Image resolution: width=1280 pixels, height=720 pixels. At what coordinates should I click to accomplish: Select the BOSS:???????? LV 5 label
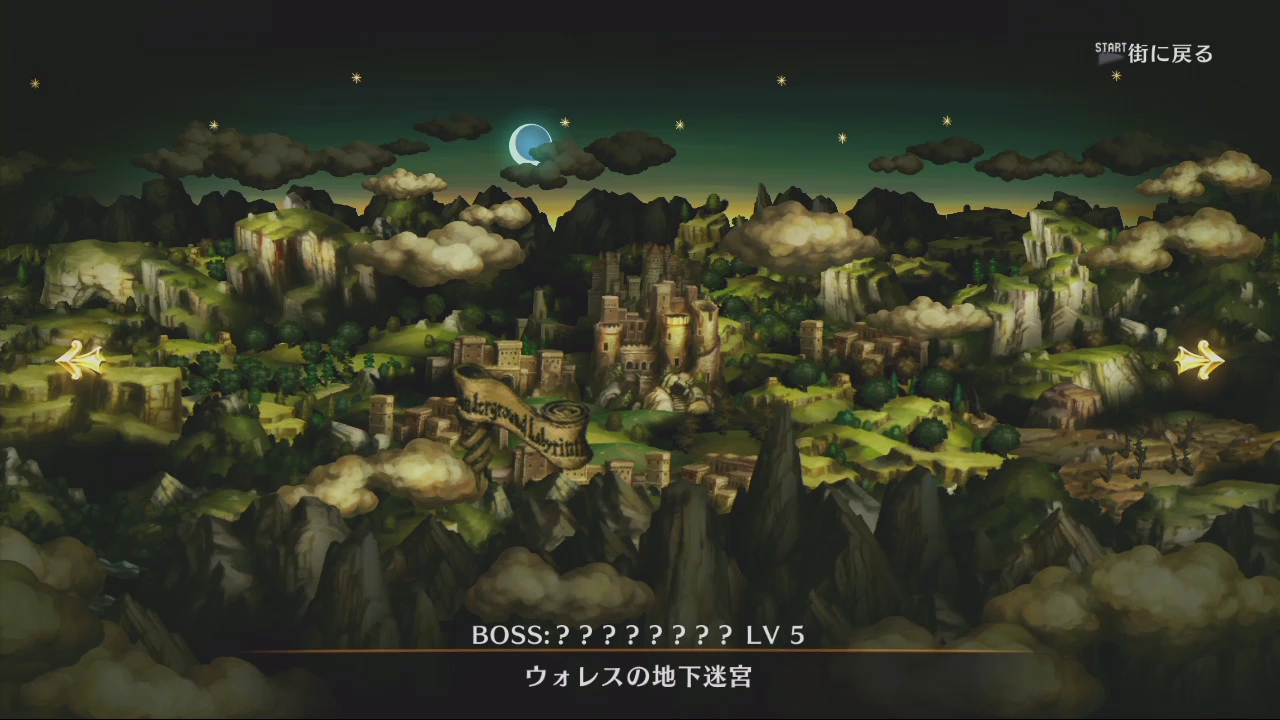(x=640, y=633)
